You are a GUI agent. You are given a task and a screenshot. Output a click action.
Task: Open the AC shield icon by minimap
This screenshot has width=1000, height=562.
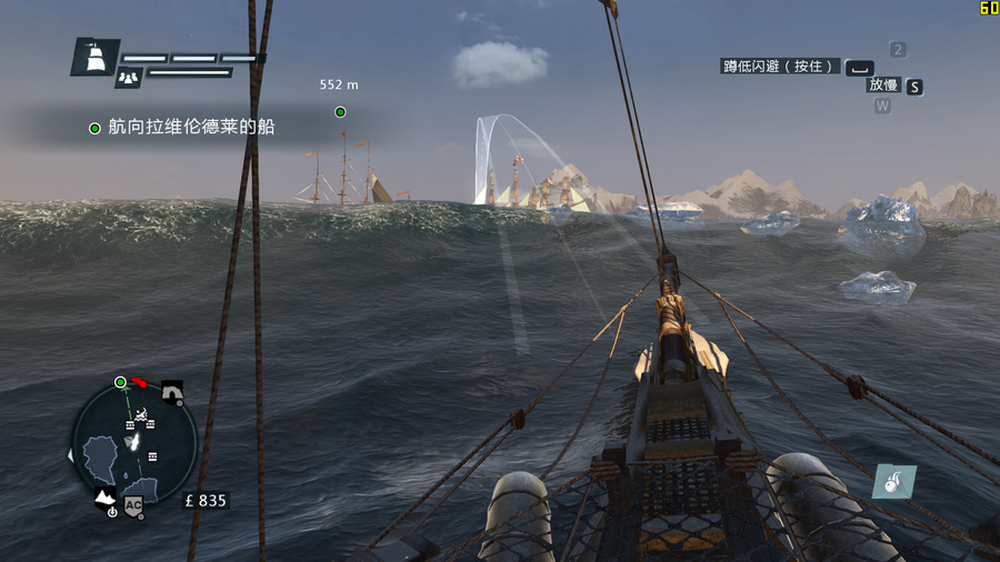click(x=134, y=502)
